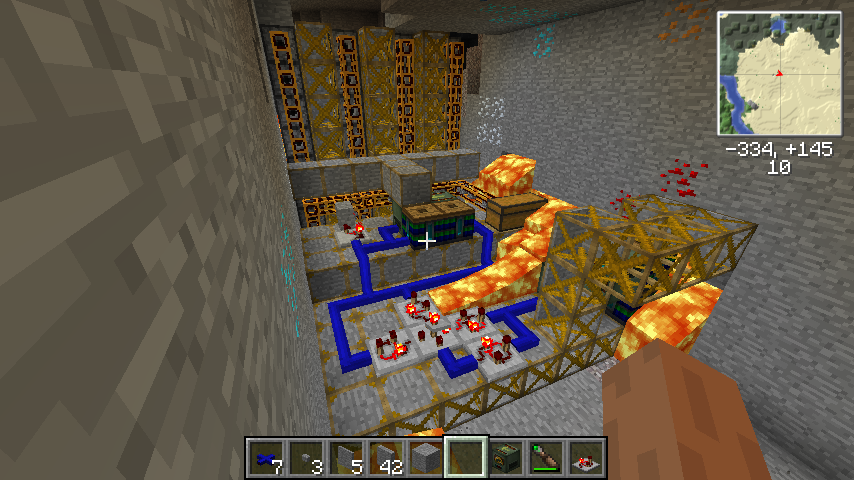Select the green machine block slot
This screenshot has height=480, width=854.
click(506, 458)
